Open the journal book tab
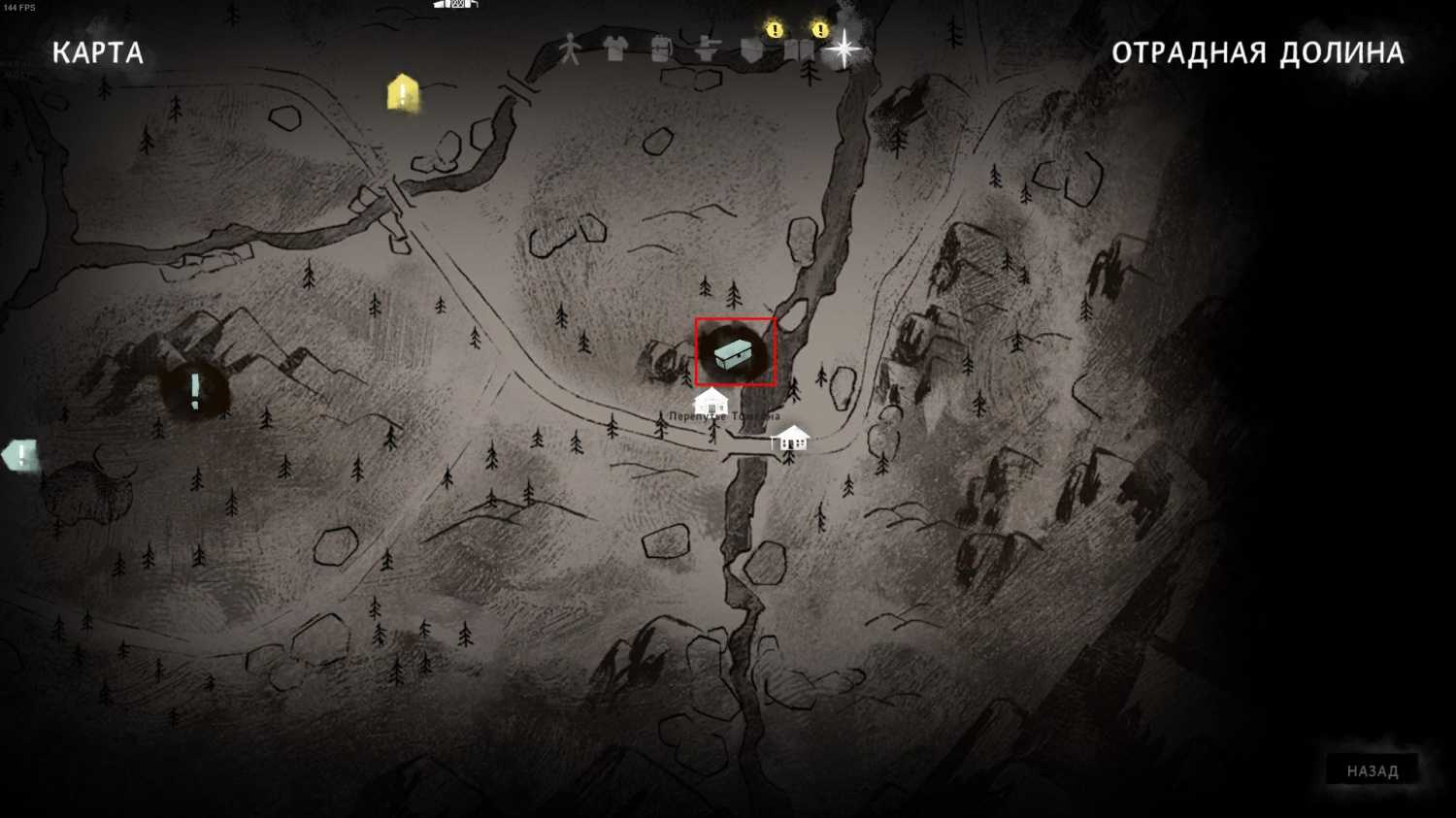Viewport: 1456px width, 818px height. point(799,49)
